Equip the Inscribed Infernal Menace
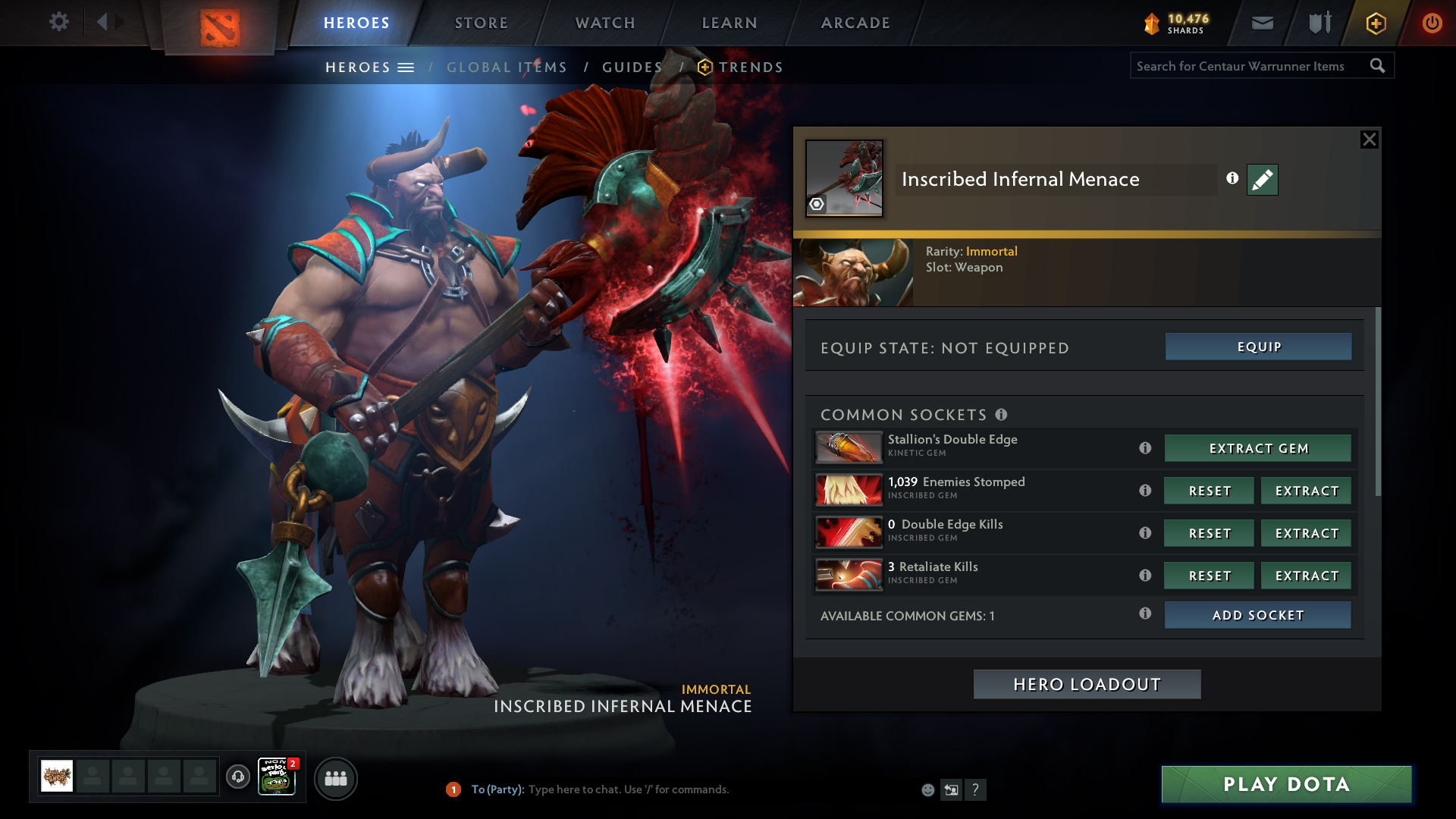1456x819 pixels. tap(1258, 347)
